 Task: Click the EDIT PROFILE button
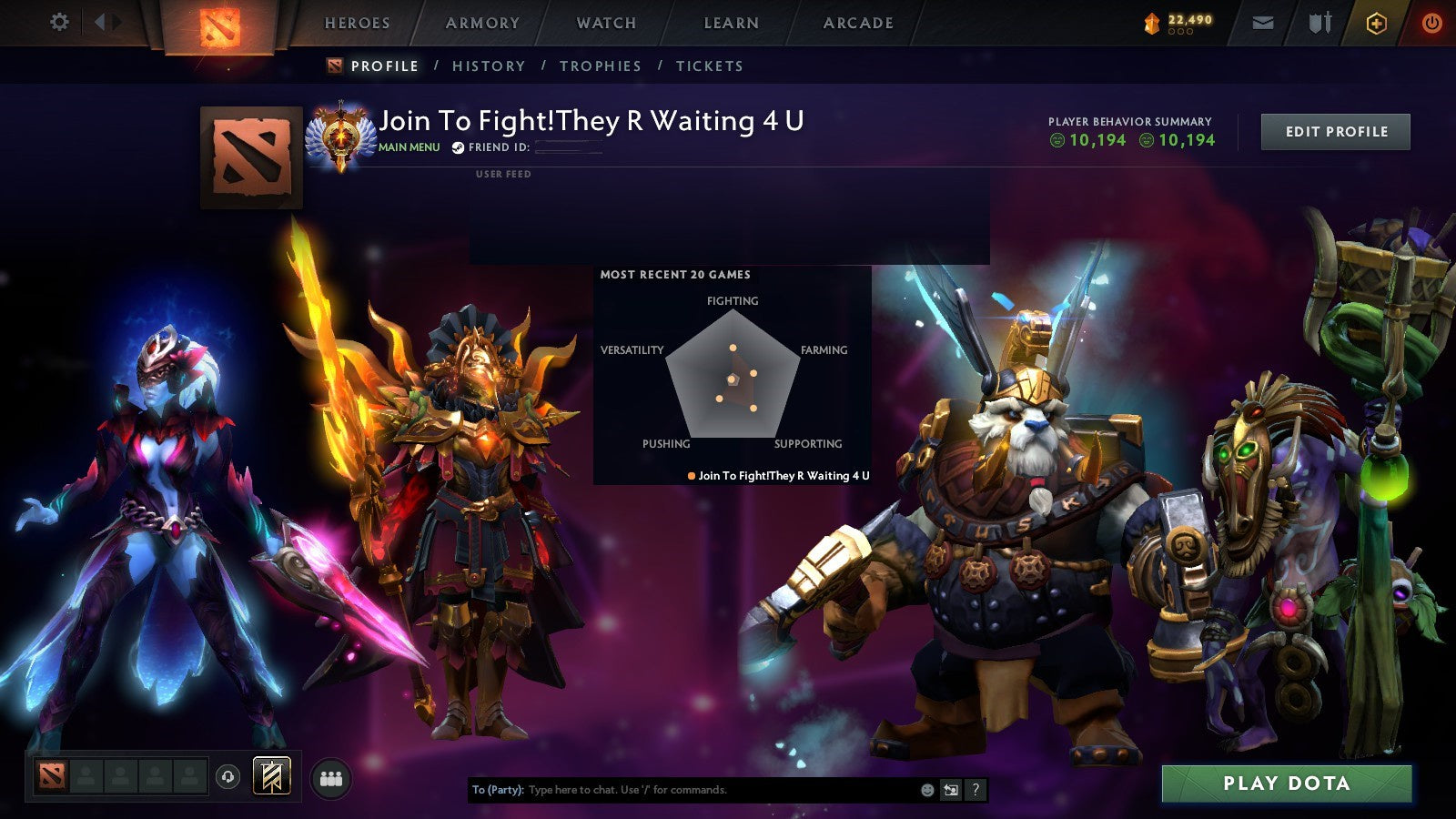1335,131
